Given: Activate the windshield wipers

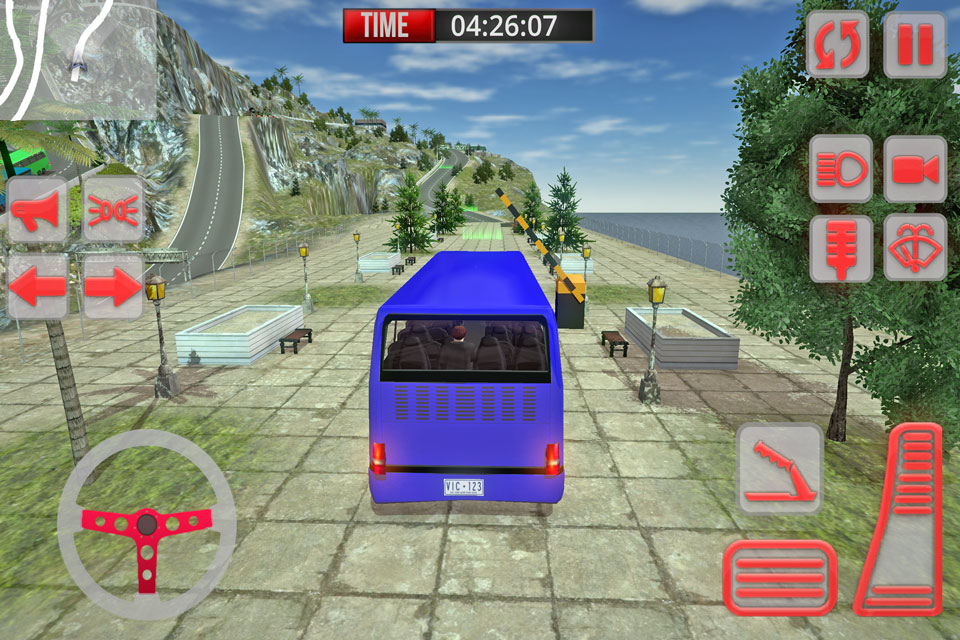Looking at the screenshot, I should (915, 248).
